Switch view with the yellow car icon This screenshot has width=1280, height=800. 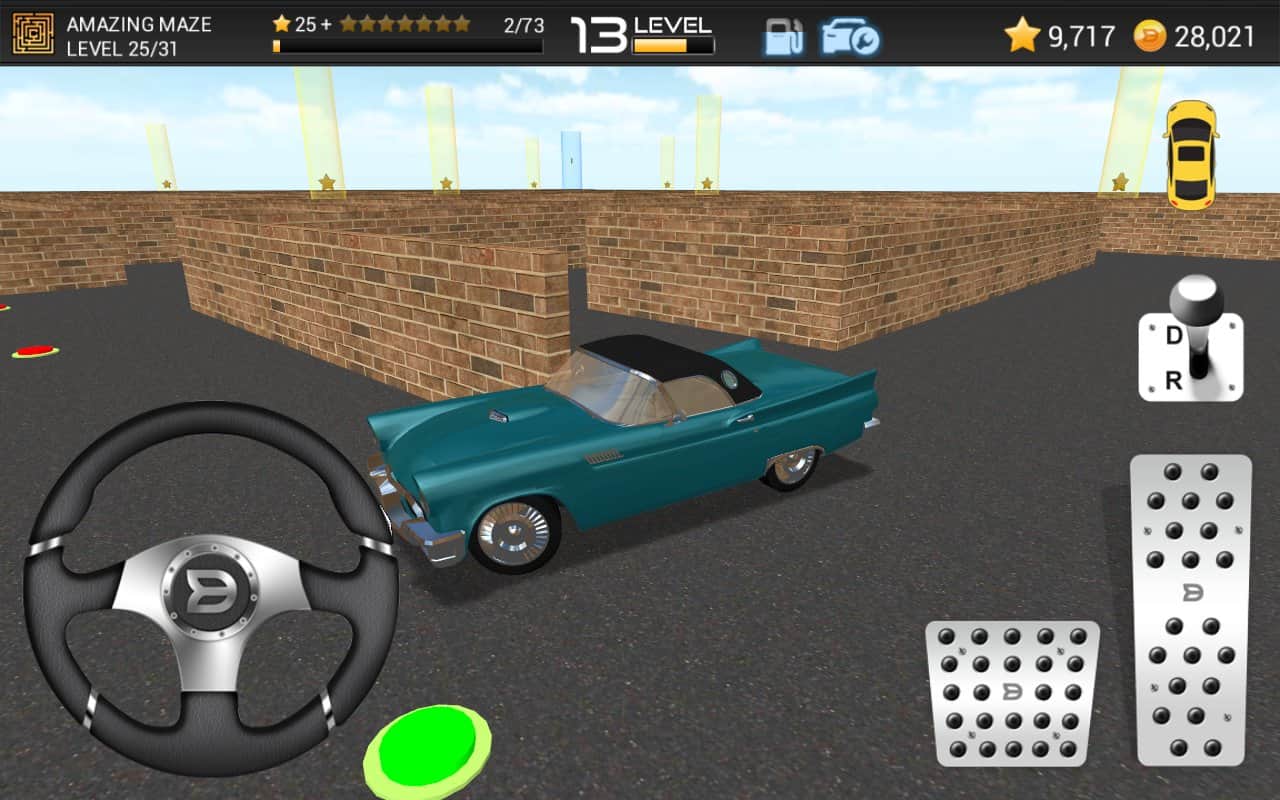[1190, 155]
